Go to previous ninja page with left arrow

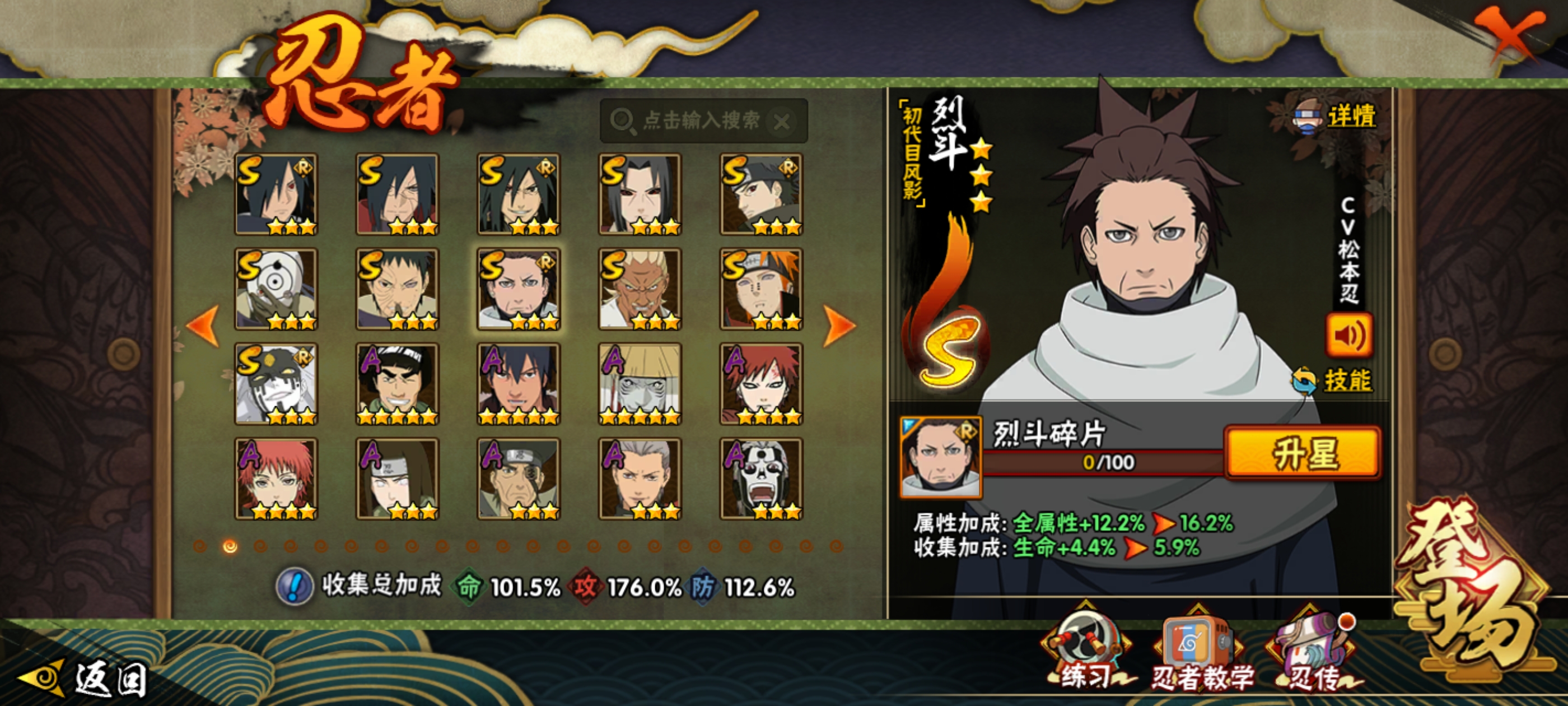(x=203, y=326)
